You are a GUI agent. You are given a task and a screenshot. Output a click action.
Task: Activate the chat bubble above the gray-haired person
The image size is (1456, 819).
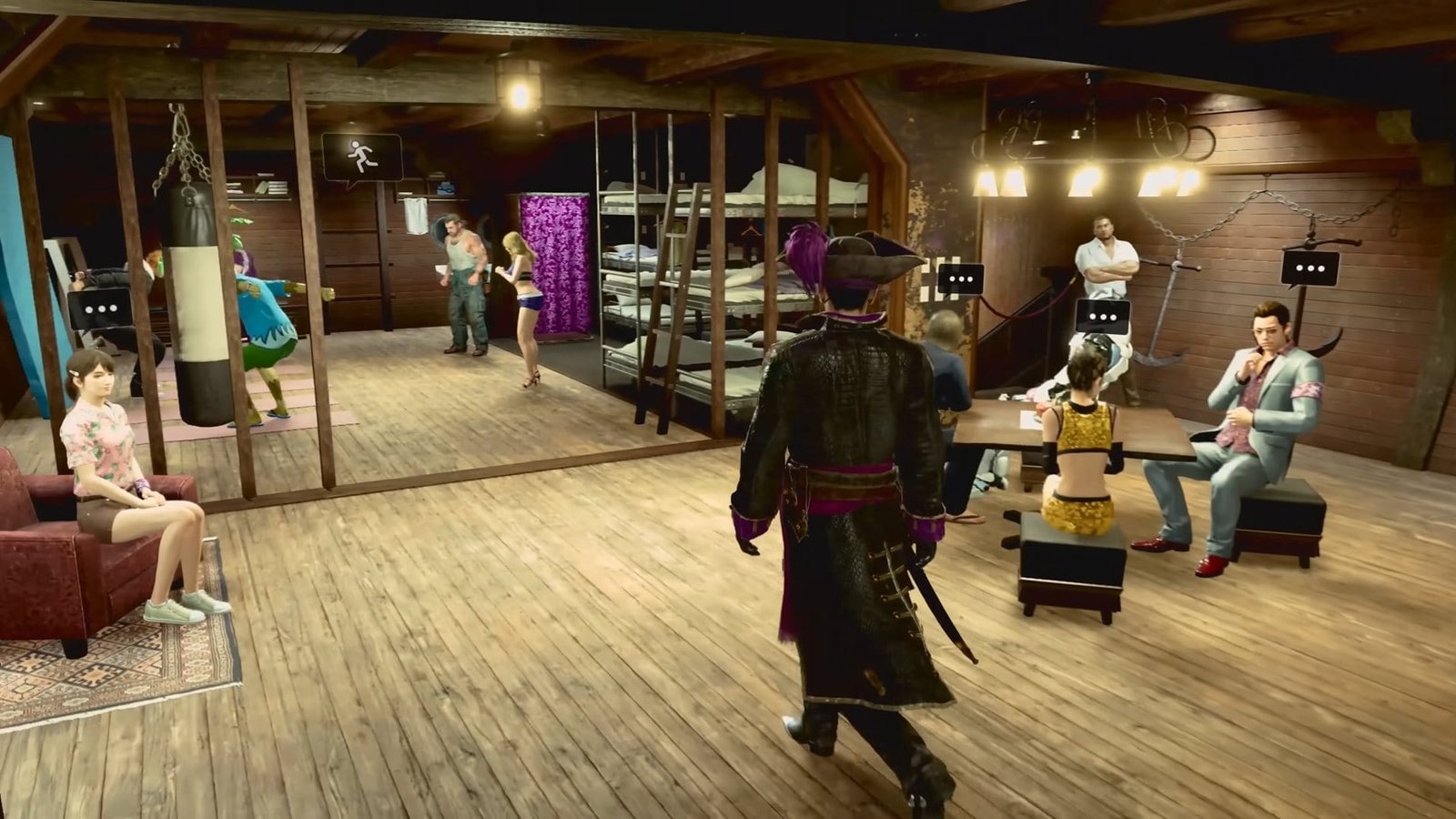pos(960,278)
